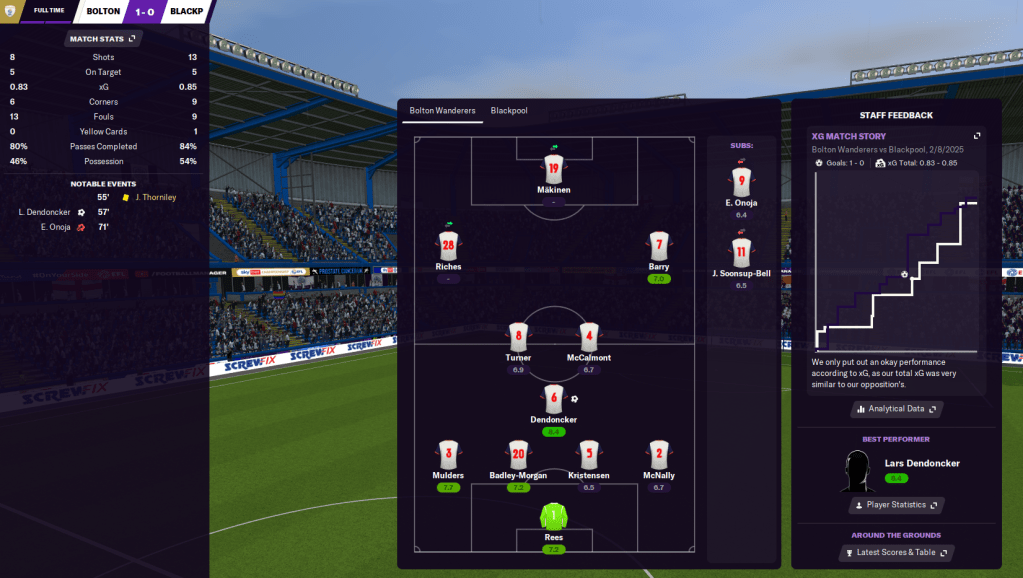Open Analytical Data report
Screen dimensions: 1023x578
point(897,409)
